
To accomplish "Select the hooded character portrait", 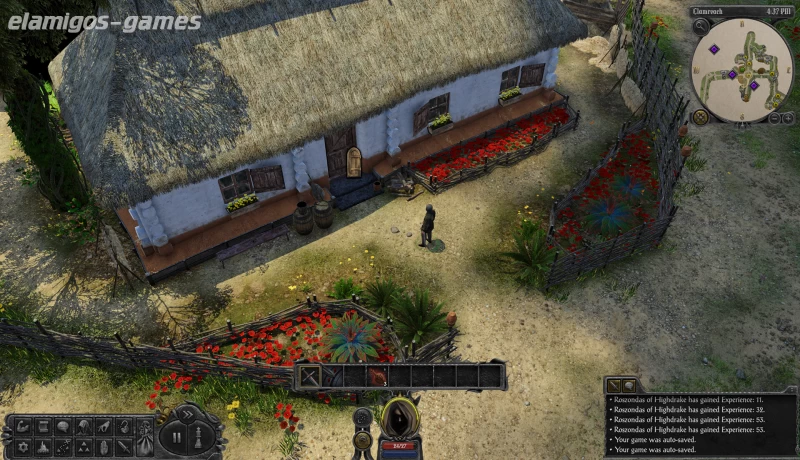I will point(400,418).
